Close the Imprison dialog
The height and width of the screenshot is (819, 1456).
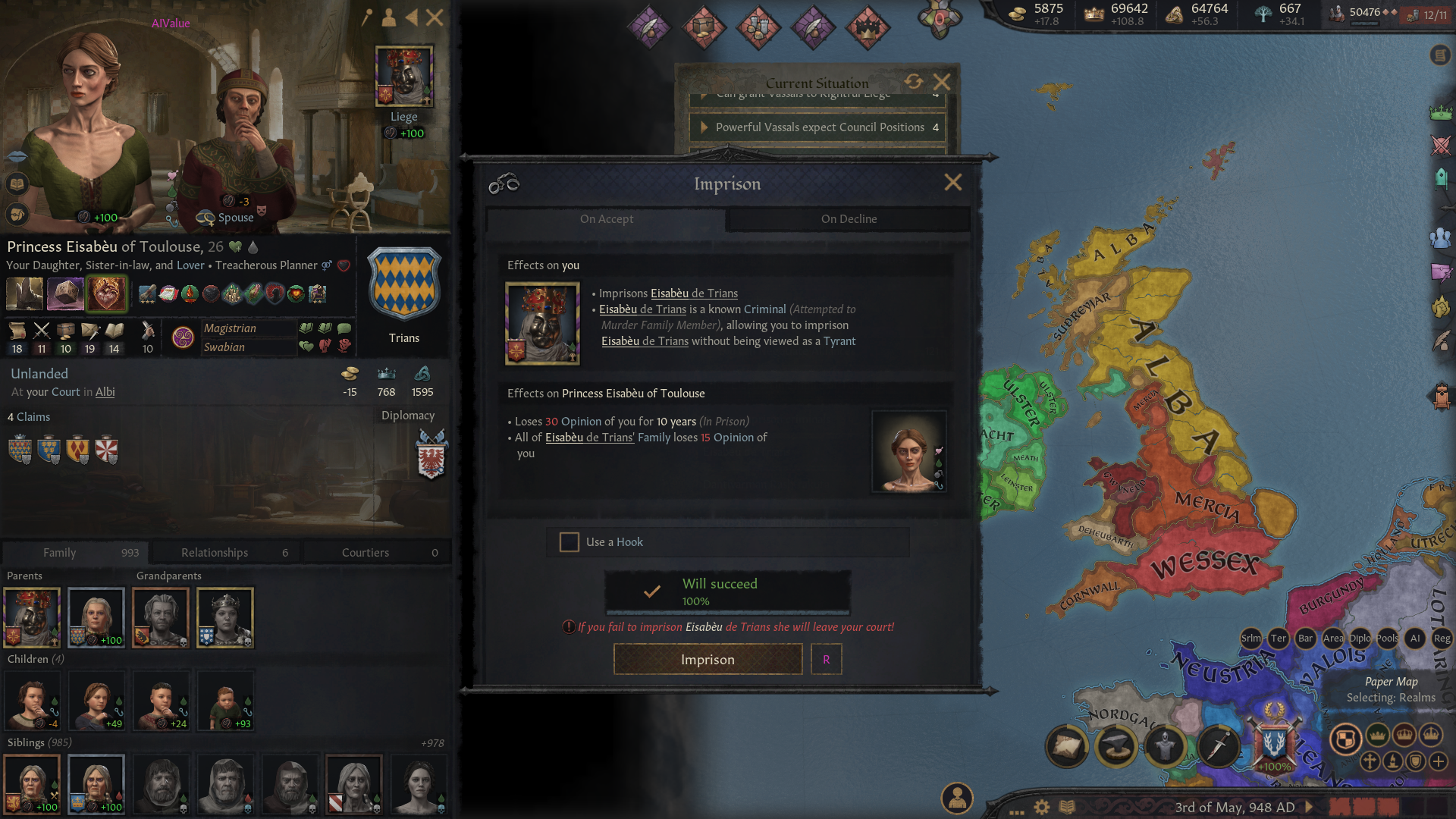pos(952,183)
